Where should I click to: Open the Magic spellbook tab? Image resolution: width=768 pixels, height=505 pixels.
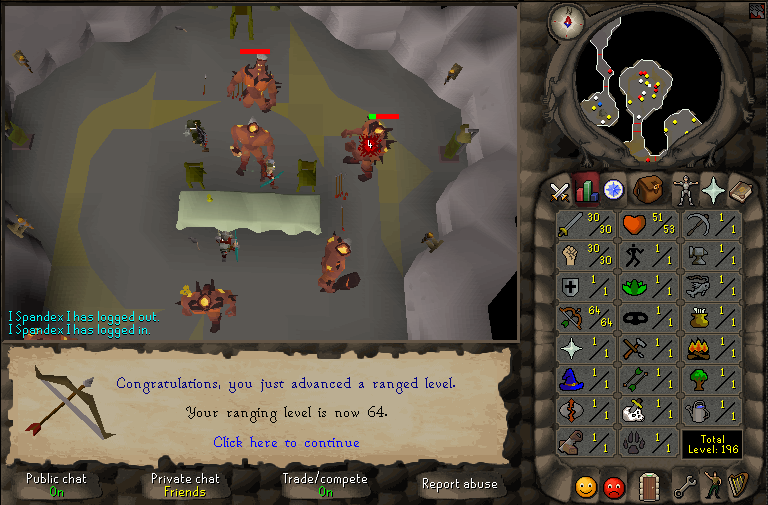coord(741,189)
